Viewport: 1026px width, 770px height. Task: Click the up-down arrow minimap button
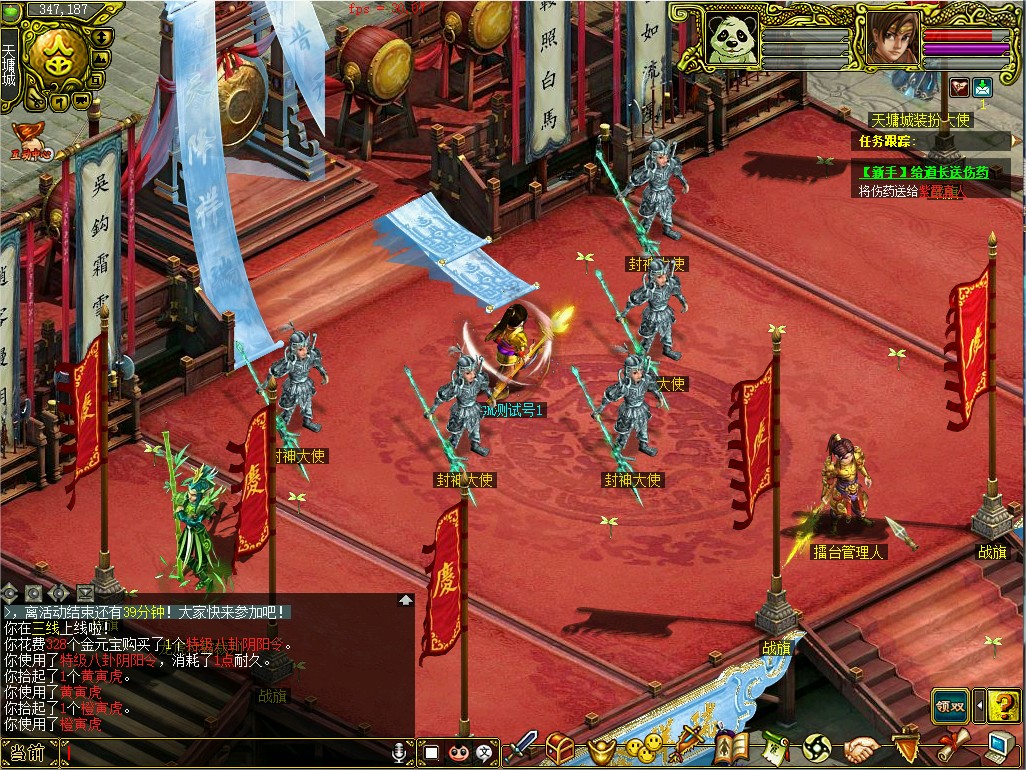103,37
